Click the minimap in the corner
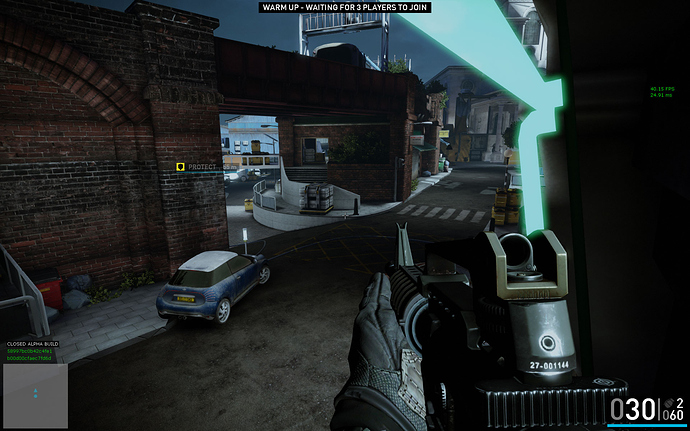Viewport: 690px width, 431px height. tap(35, 396)
